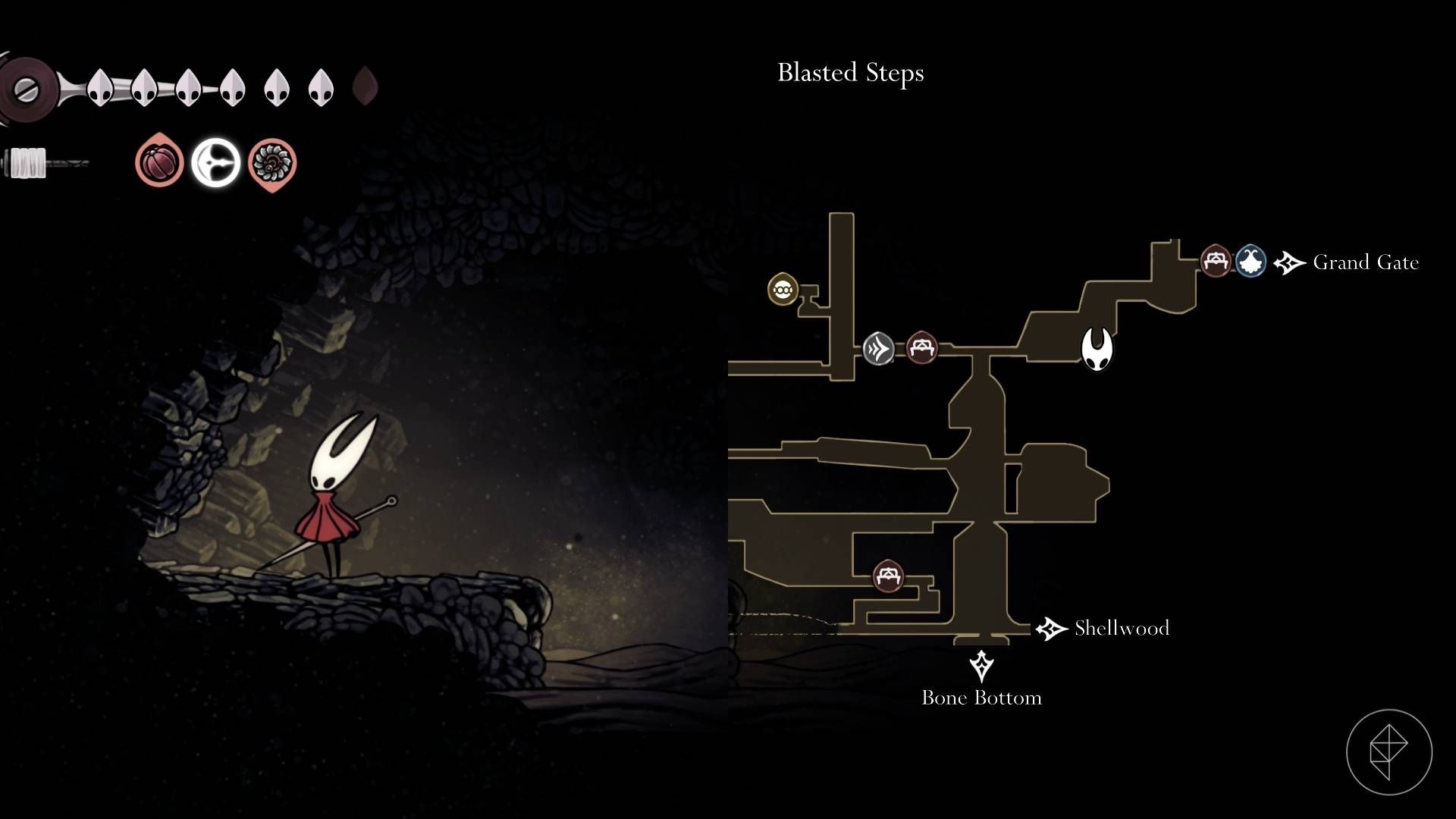Image resolution: width=1456 pixels, height=819 pixels.
Task: Select the bench marker beside the blue bell icon
Action: (x=1216, y=262)
